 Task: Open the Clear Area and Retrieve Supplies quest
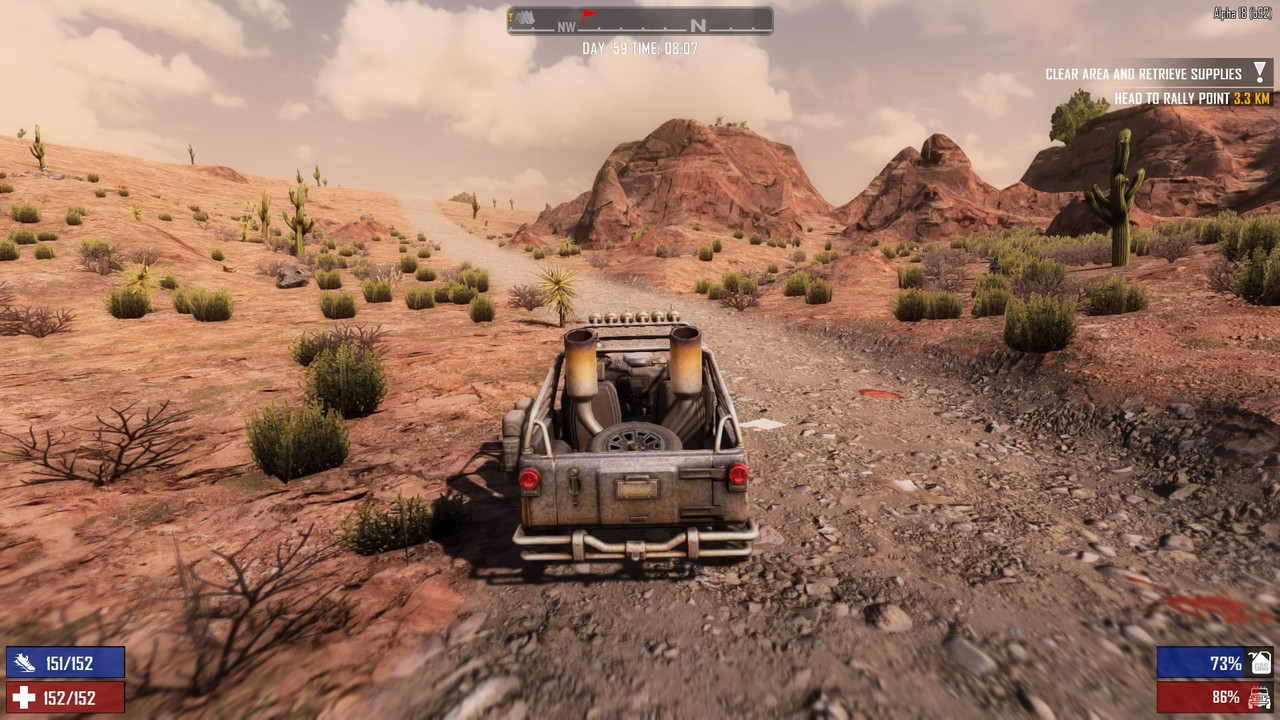click(x=1143, y=74)
